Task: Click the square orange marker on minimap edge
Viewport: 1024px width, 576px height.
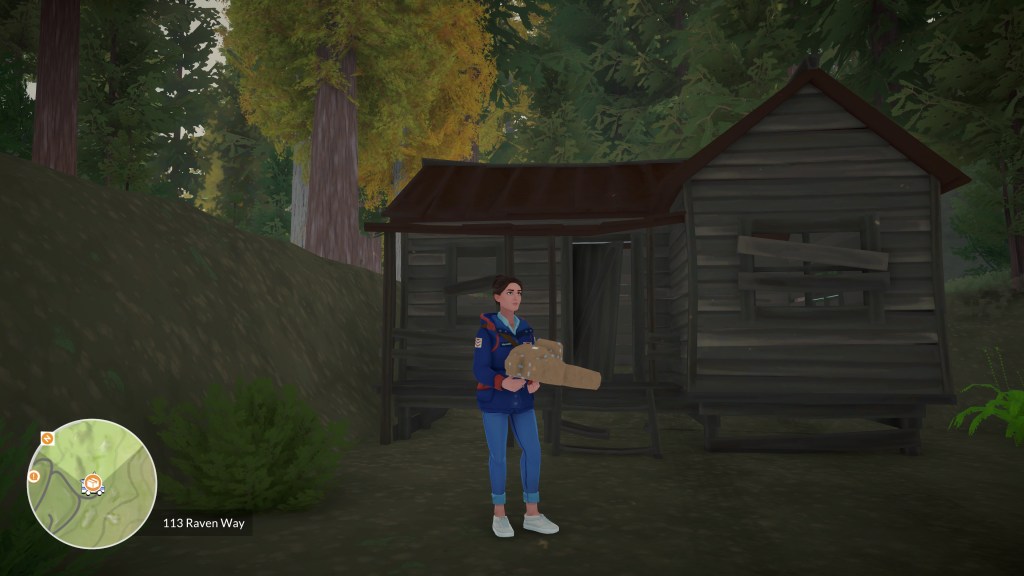Action: point(47,438)
